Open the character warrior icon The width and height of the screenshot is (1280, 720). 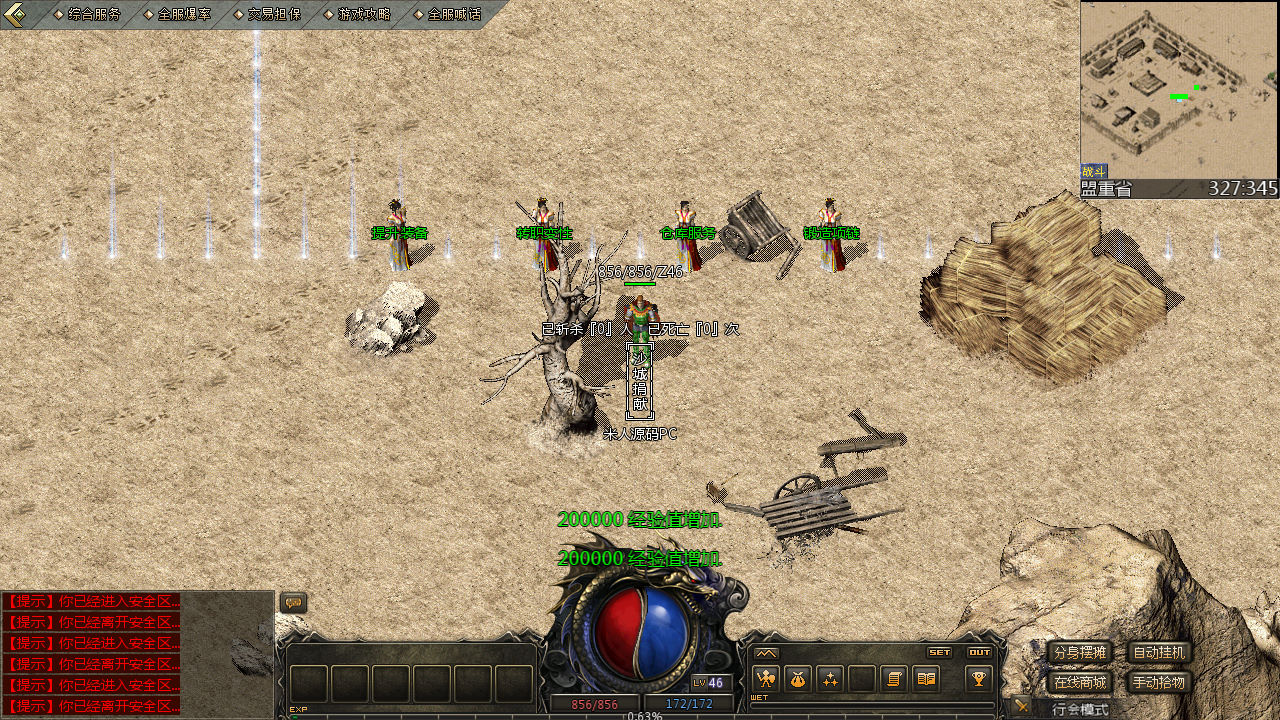[766, 679]
